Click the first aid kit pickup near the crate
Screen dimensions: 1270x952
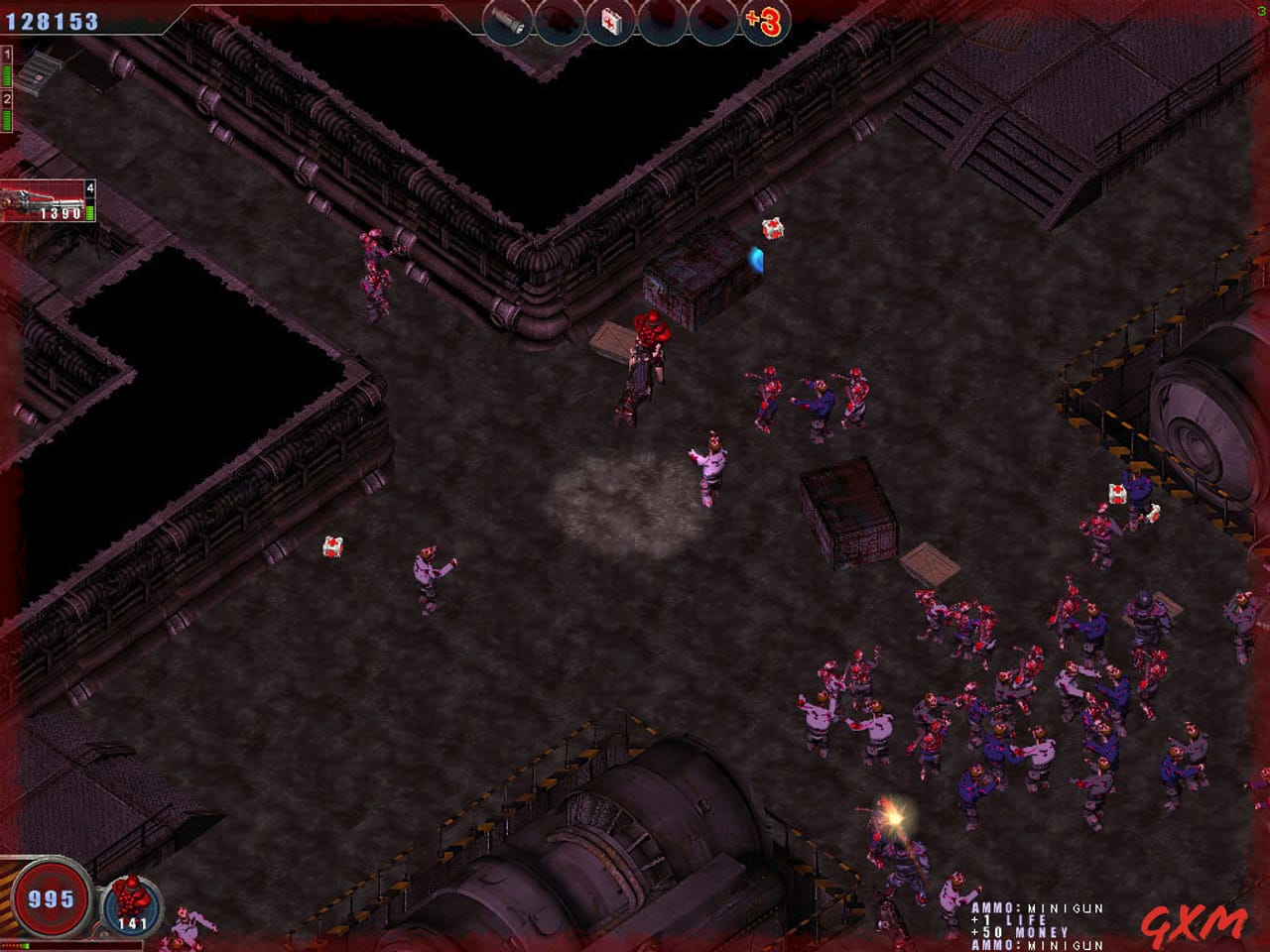(x=771, y=228)
